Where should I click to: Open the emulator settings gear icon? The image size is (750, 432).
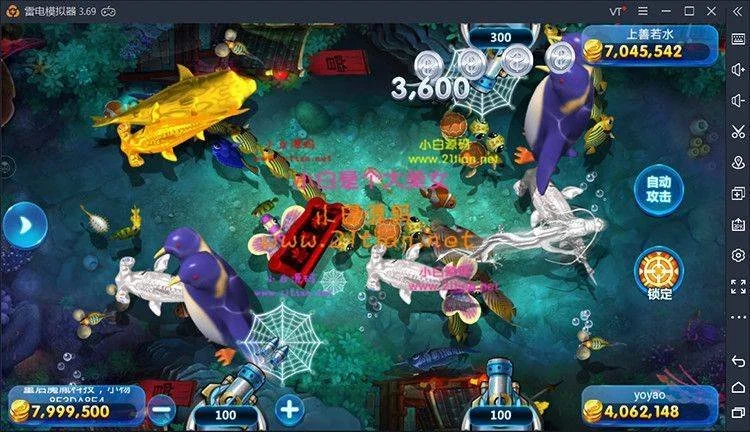pos(738,255)
